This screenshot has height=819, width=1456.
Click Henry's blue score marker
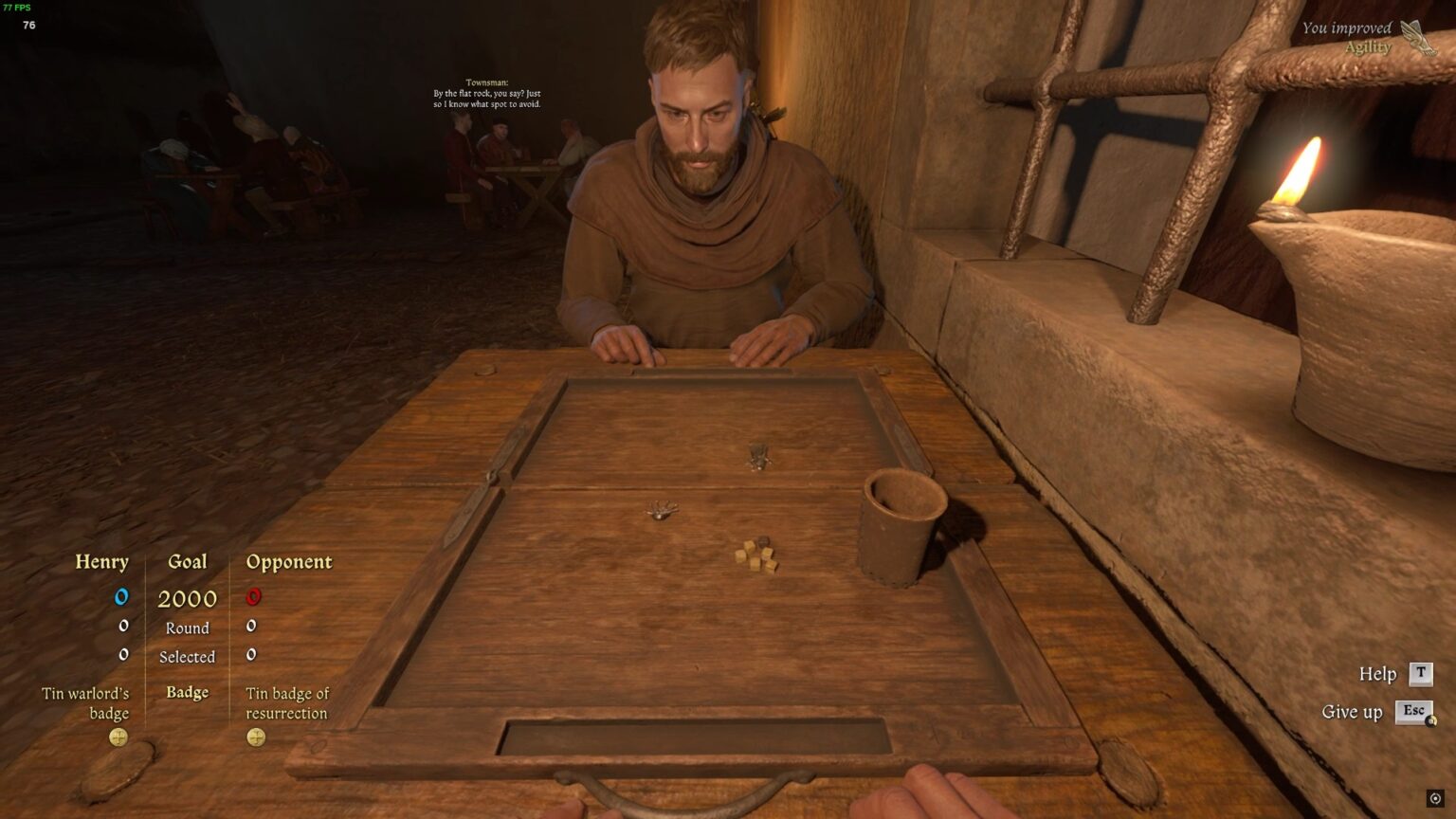tap(120, 597)
